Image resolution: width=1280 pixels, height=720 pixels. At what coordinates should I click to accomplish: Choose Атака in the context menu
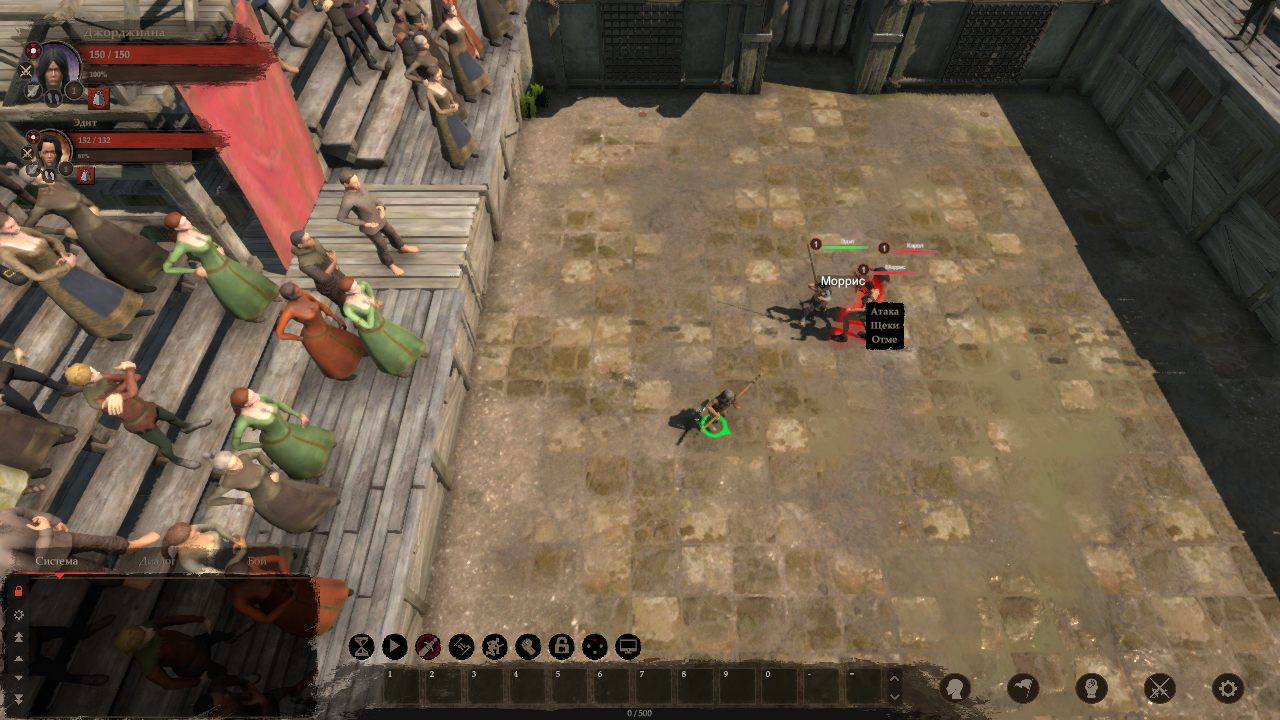(x=885, y=312)
